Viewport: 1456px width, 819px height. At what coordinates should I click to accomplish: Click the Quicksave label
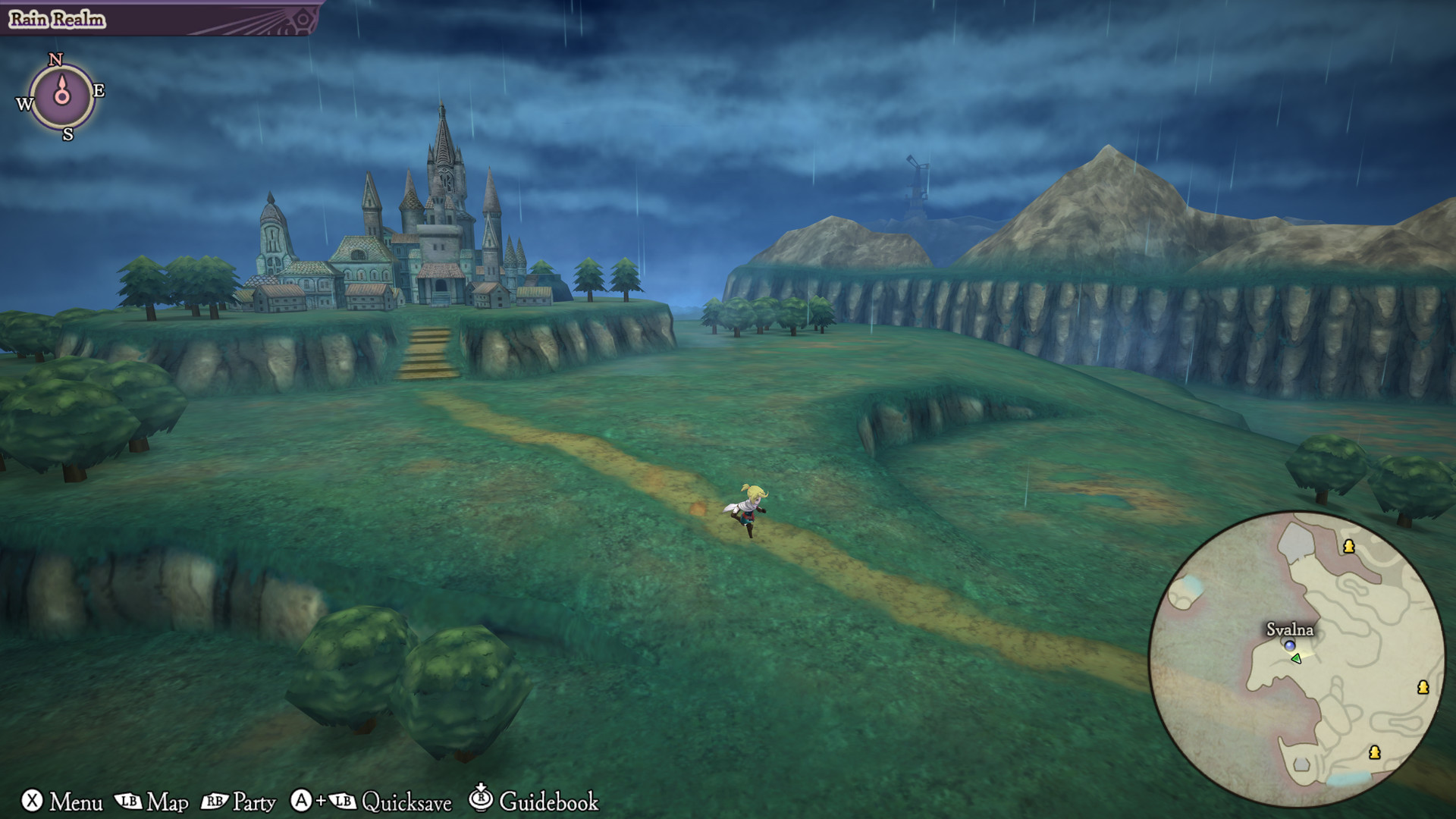pos(407,802)
